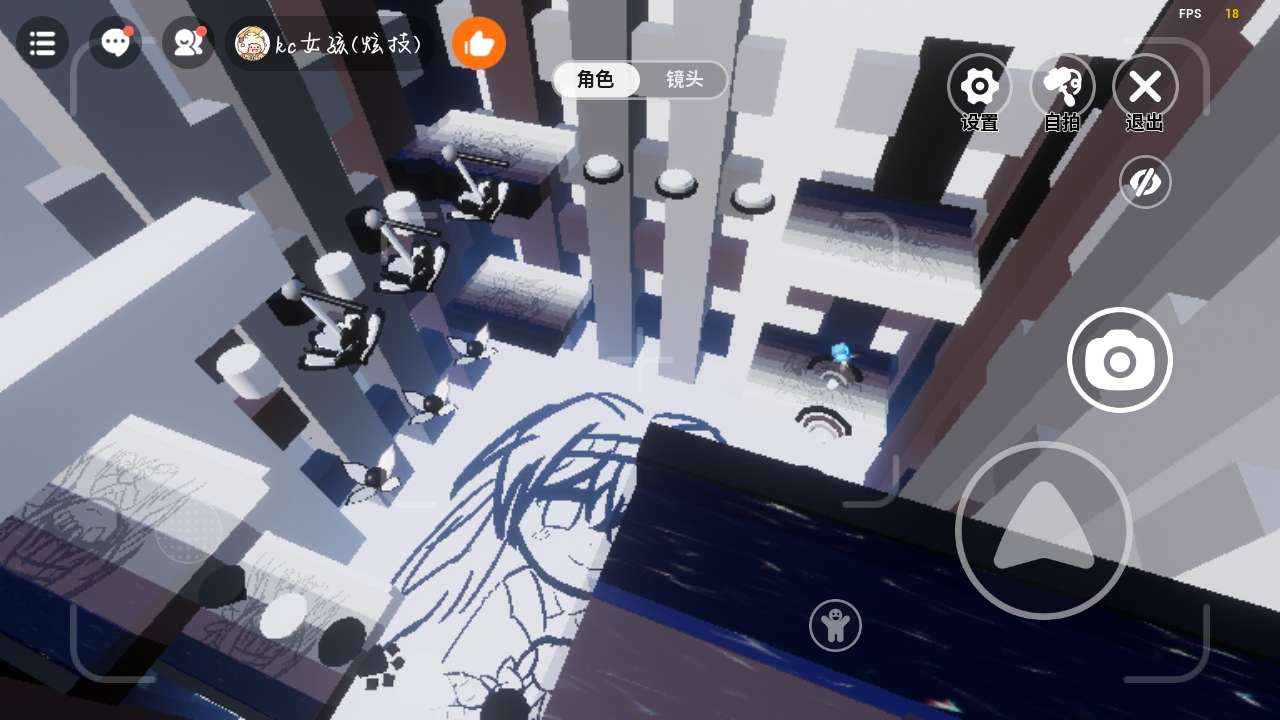Screen dimensions: 1280x720
Task: Exit photo mode with 退出
Action: [x=1144, y=88]
